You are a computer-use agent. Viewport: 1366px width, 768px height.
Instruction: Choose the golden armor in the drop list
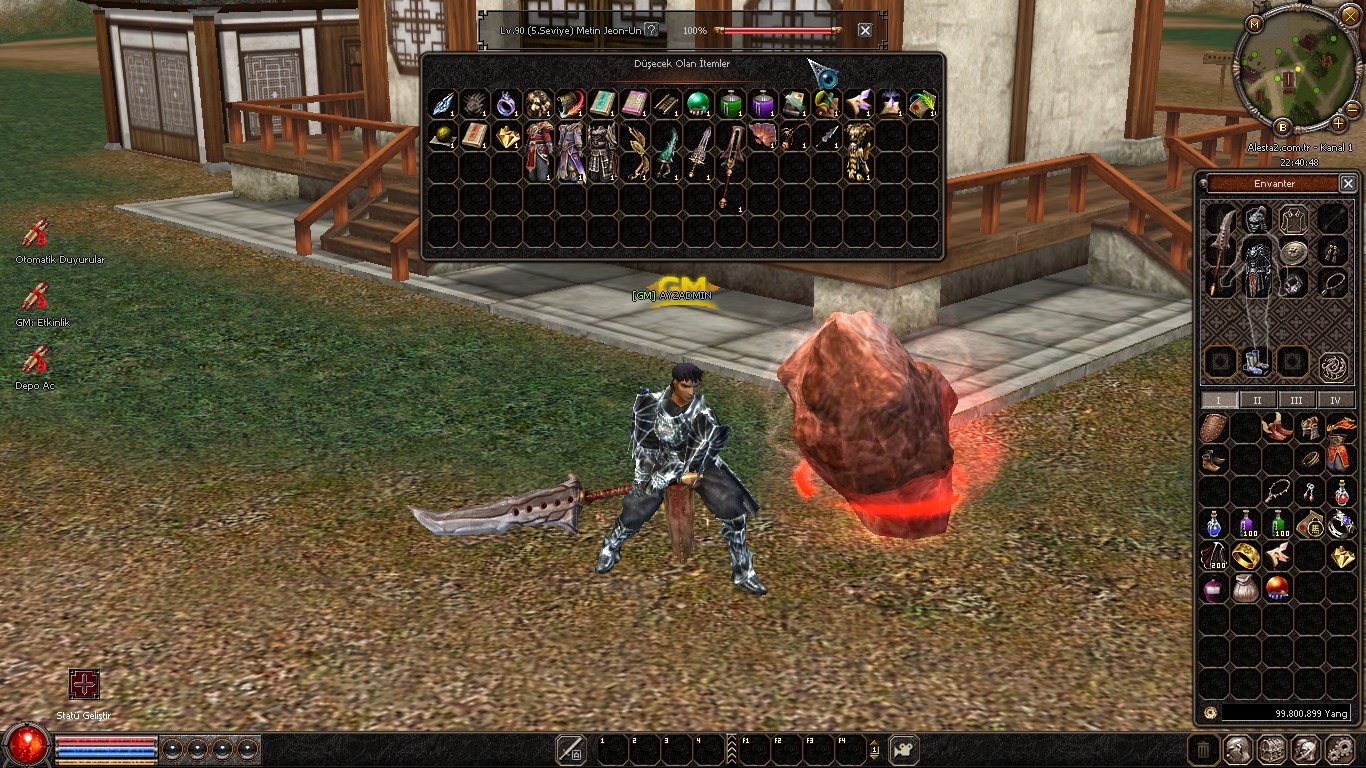(x=857, y=150)
